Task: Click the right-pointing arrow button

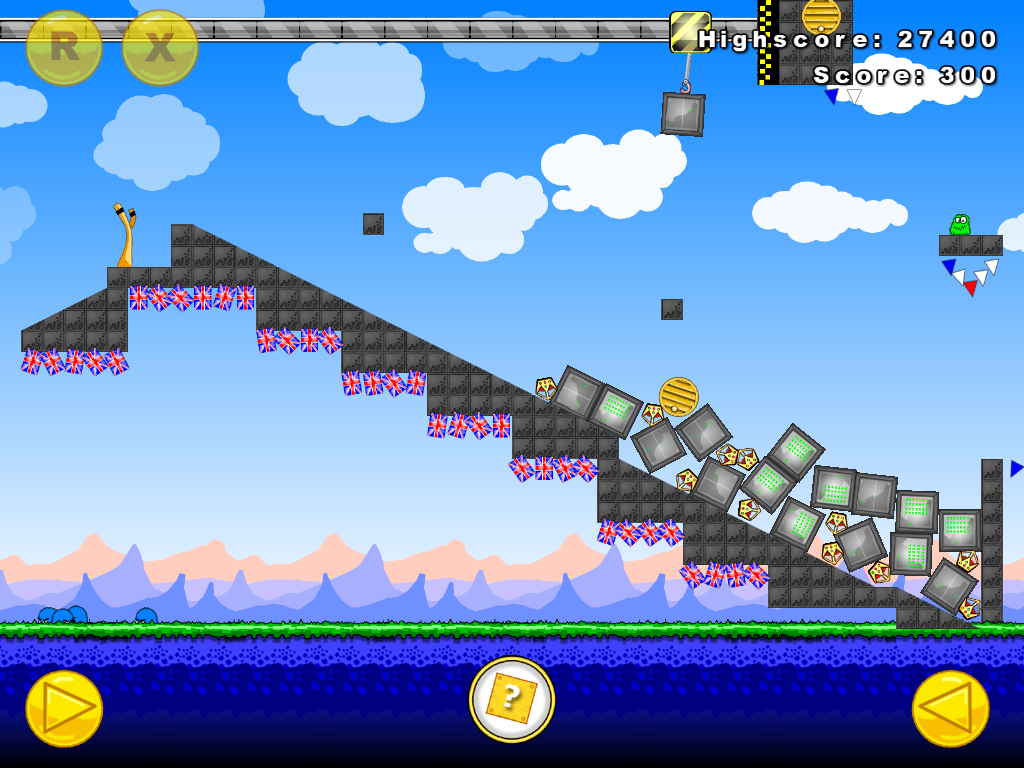Action: (64, 708)
